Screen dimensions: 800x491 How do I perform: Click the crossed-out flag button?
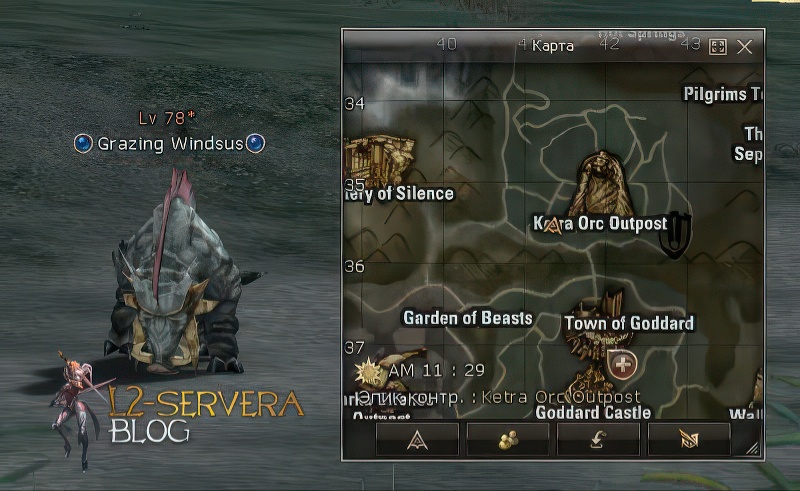coord(689,438)
